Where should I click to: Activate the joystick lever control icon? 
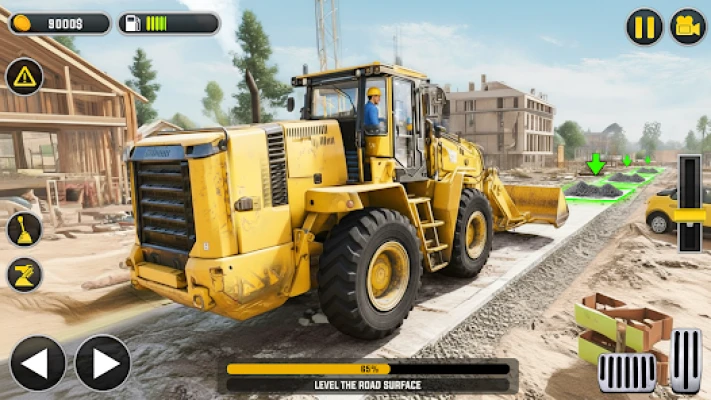tap(24, 229)
